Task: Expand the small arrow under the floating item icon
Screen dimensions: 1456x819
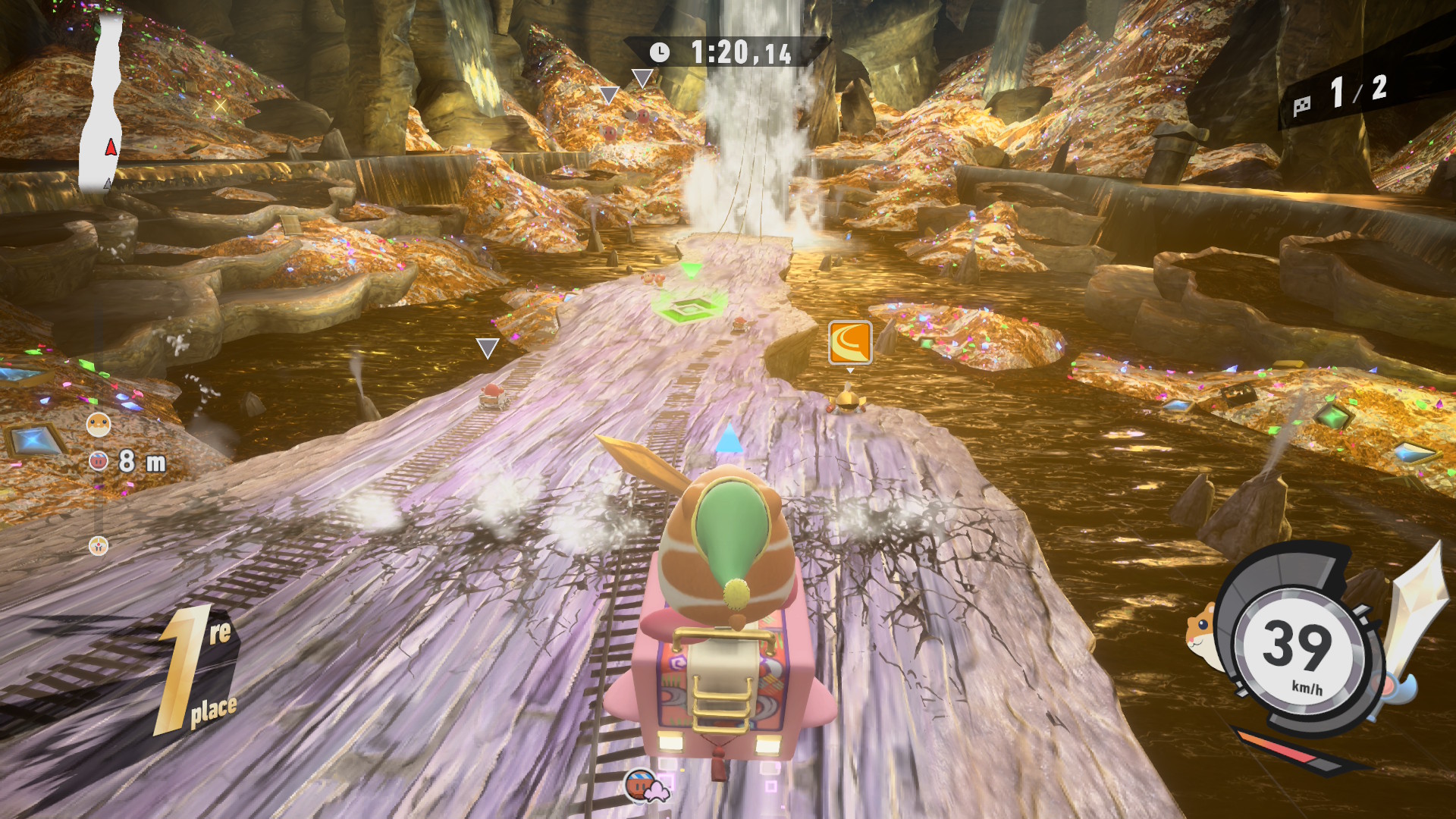Action: pyautogui.click(x=852, y=372)
